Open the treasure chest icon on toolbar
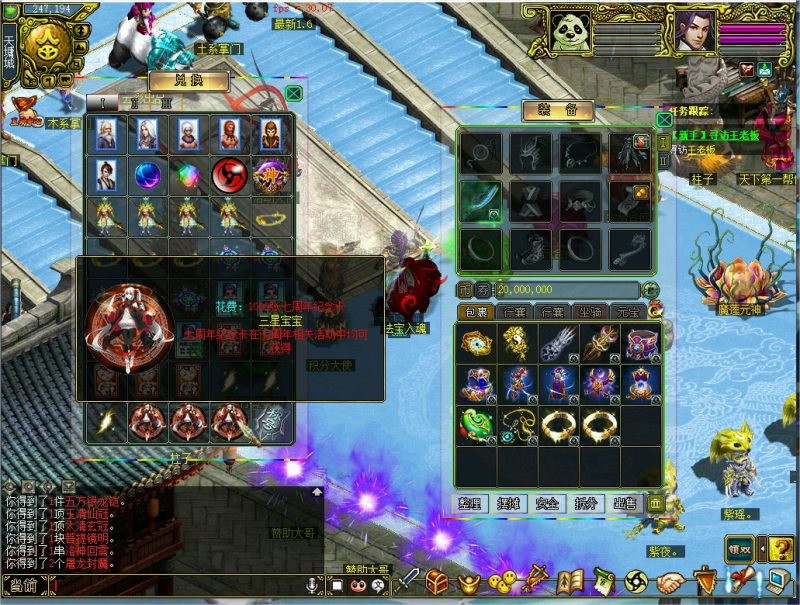Viewport: 800px width, 605px height. coord(436,581)
